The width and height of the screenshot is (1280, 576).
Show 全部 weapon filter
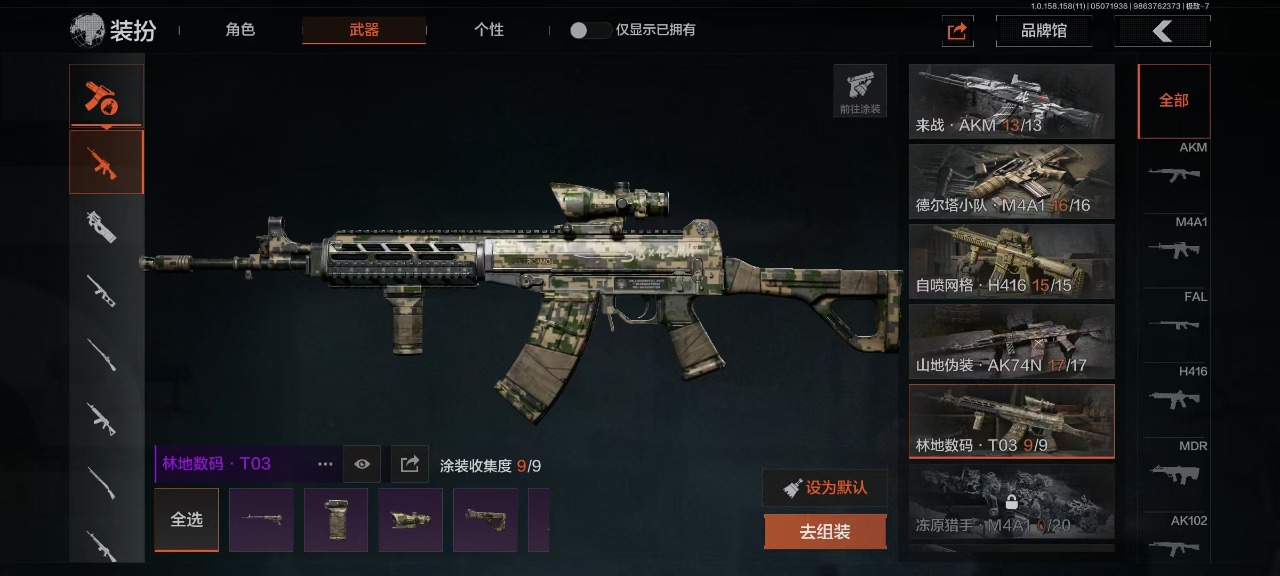1173,101
